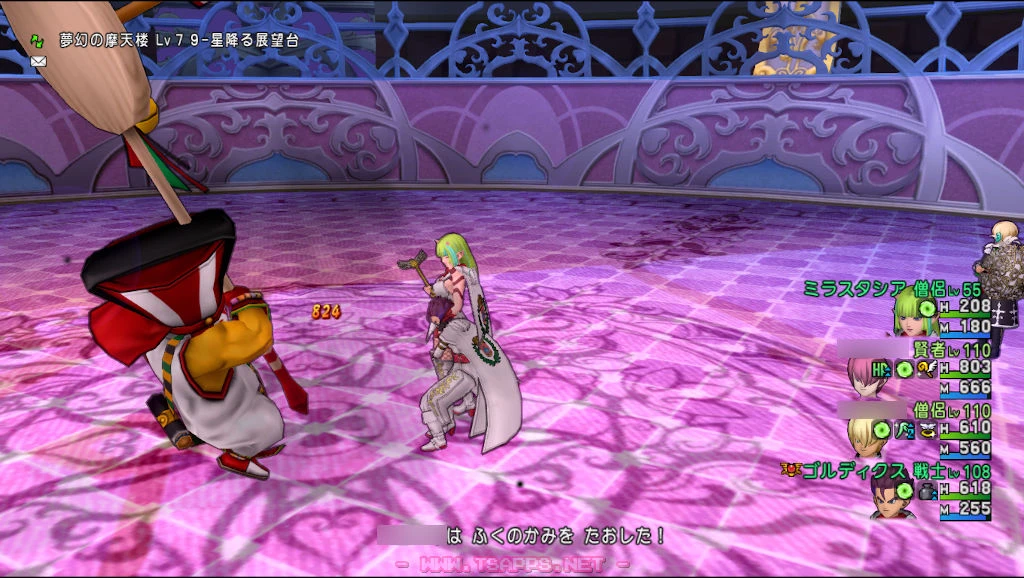Image resolution: width=1024 pixels, height=578 pixels.
Task: Open the mail envelope icon
Action: pyautogui.click(x=39, y=61)
